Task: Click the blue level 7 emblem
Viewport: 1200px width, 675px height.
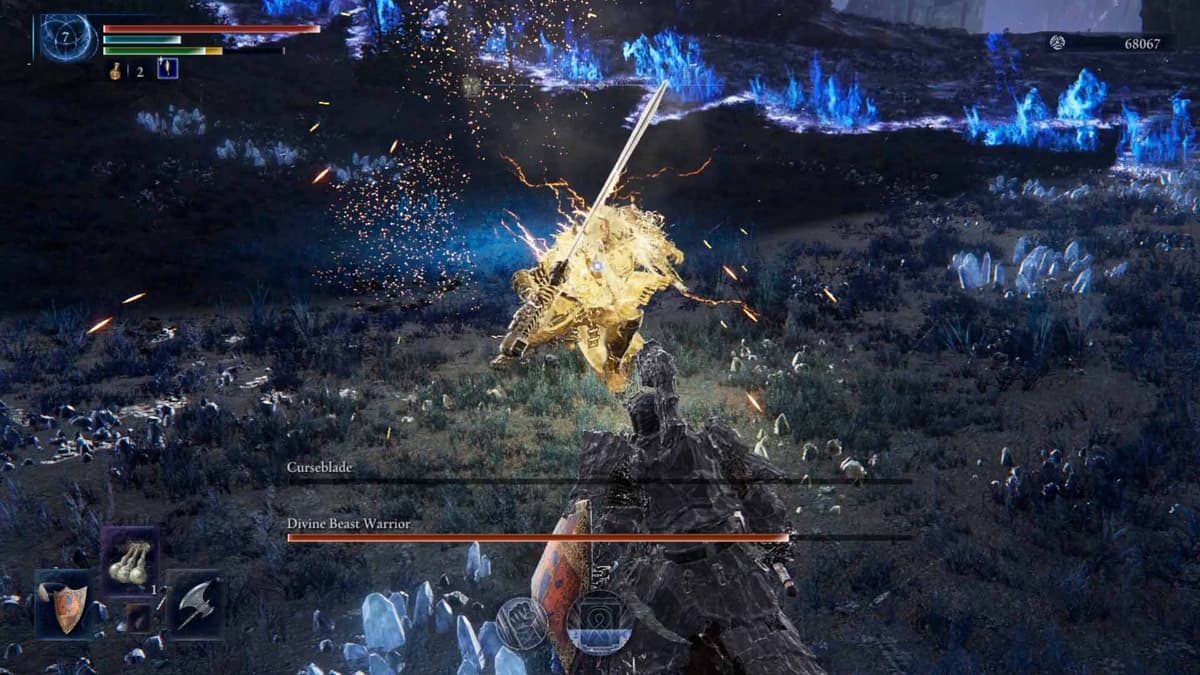Action: pyautogui.click(x=67, y=38)
